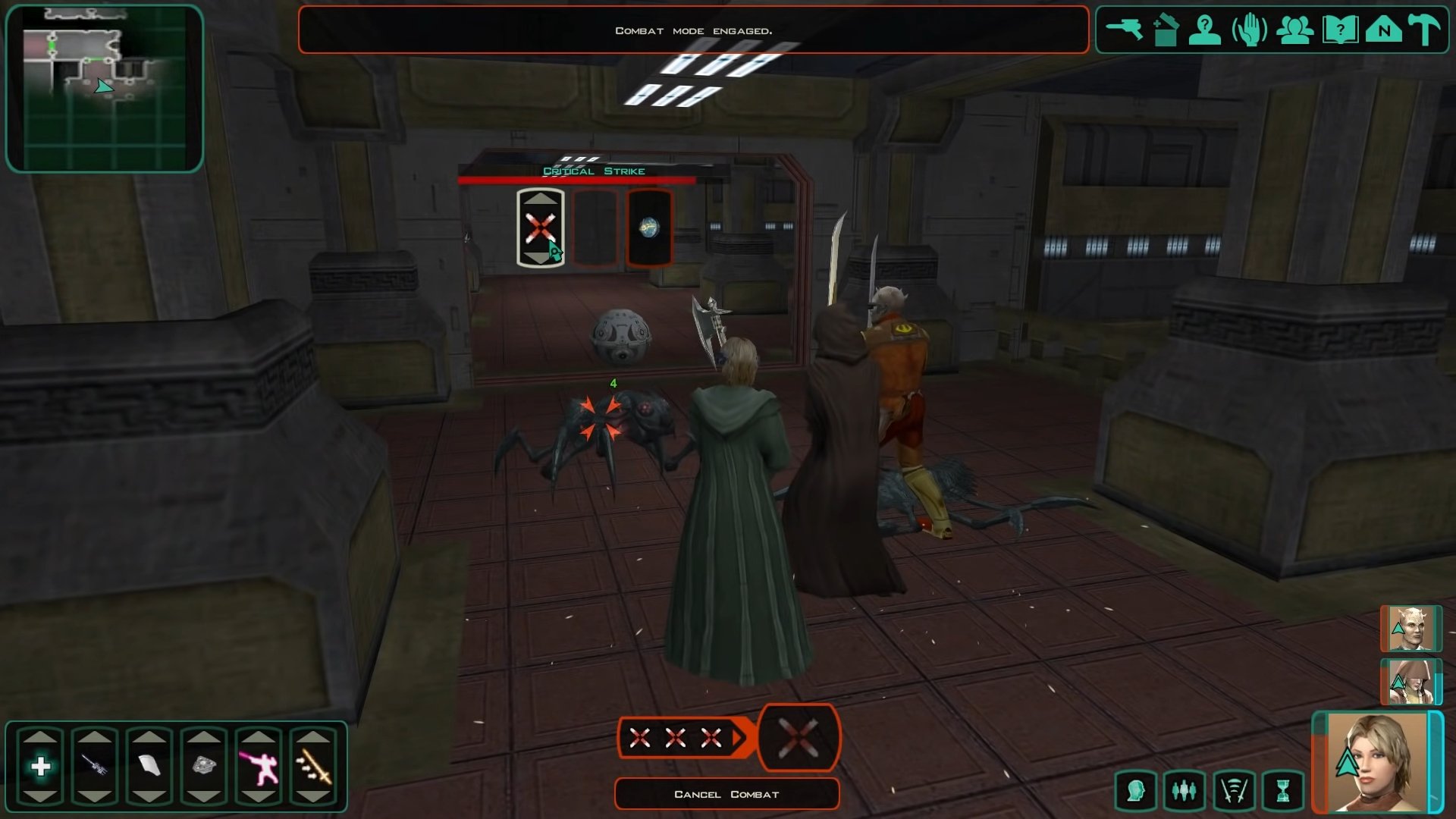This screenshot has height=819, width=1456.
Task: Use the medpac healing cross slot
Action: click(x=41, y=767)
